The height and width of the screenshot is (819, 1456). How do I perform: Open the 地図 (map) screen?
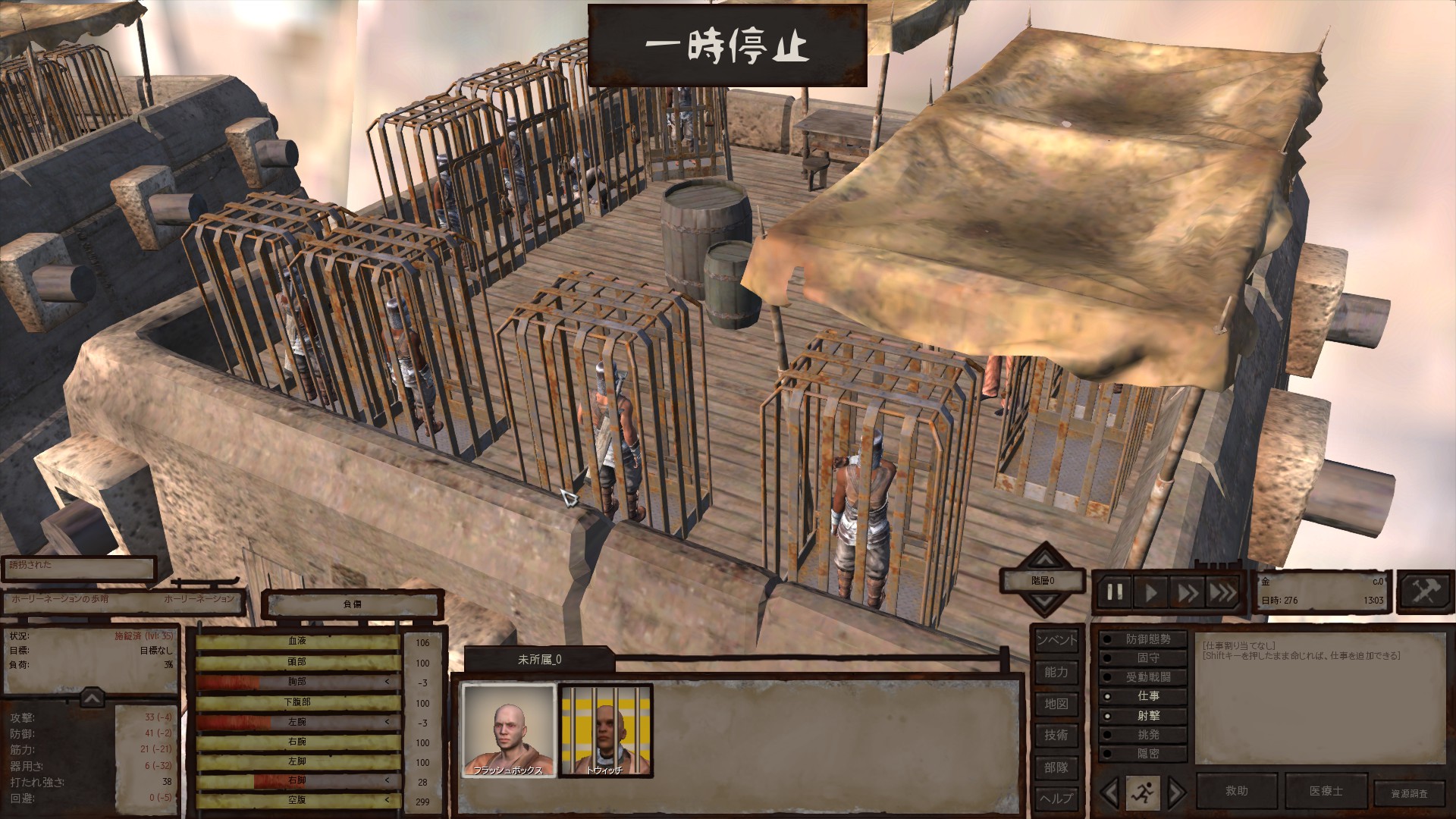1056,704
